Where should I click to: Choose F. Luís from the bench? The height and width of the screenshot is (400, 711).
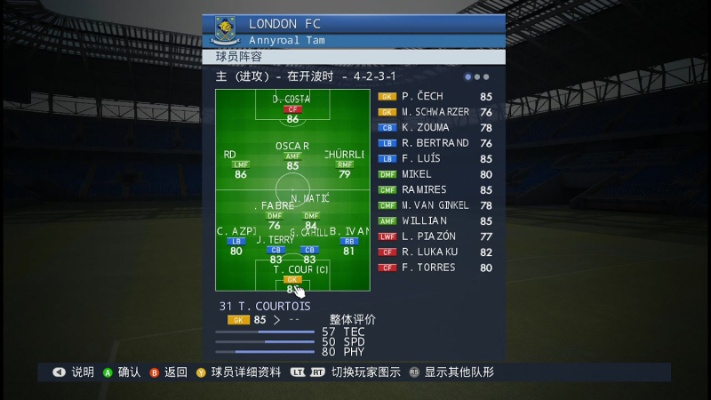[x=436, y=158]
